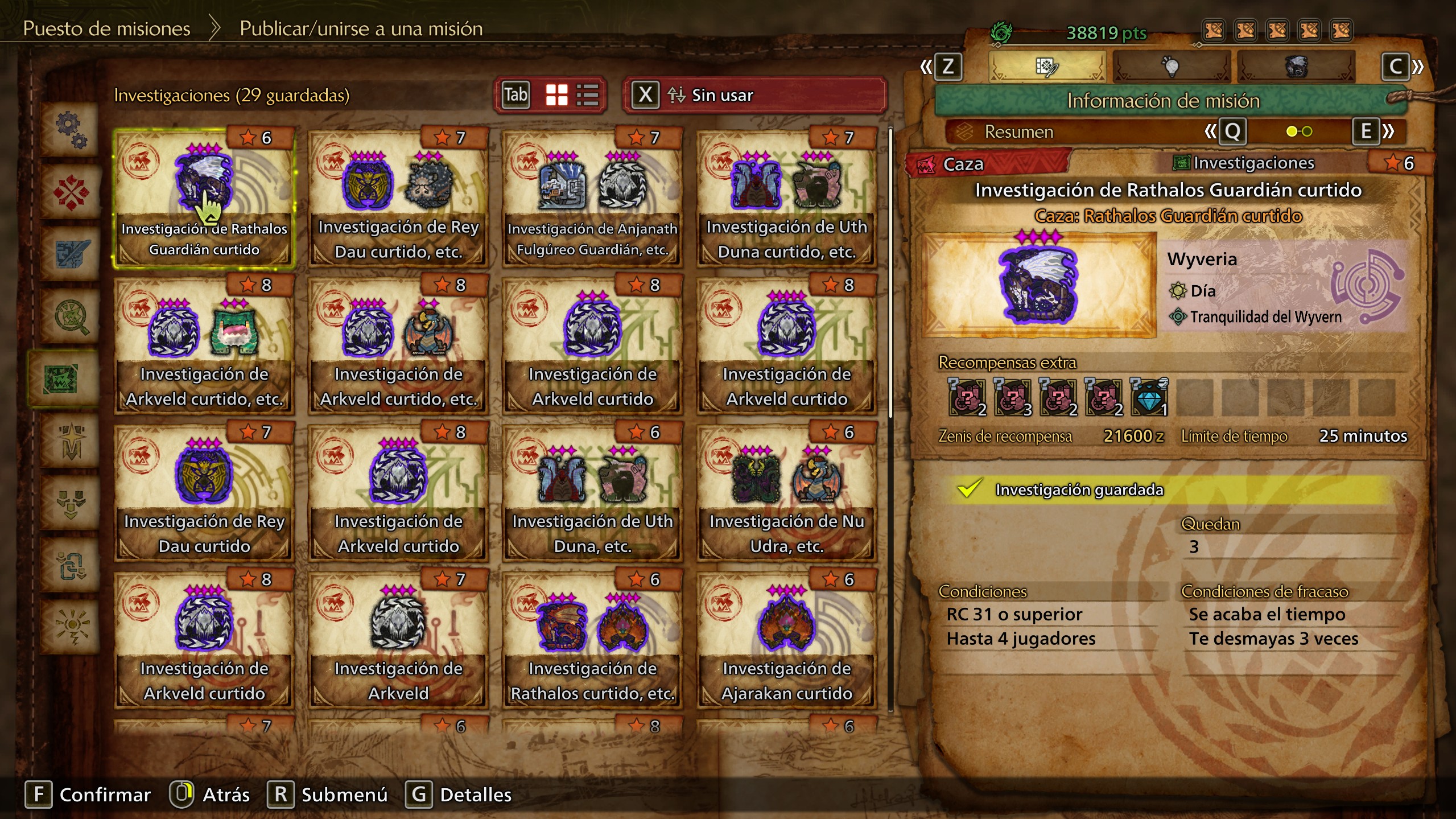Choose the Rathalos curtido, etc. investigation
The image size is (1456, 819).
[x=592, y=640]
